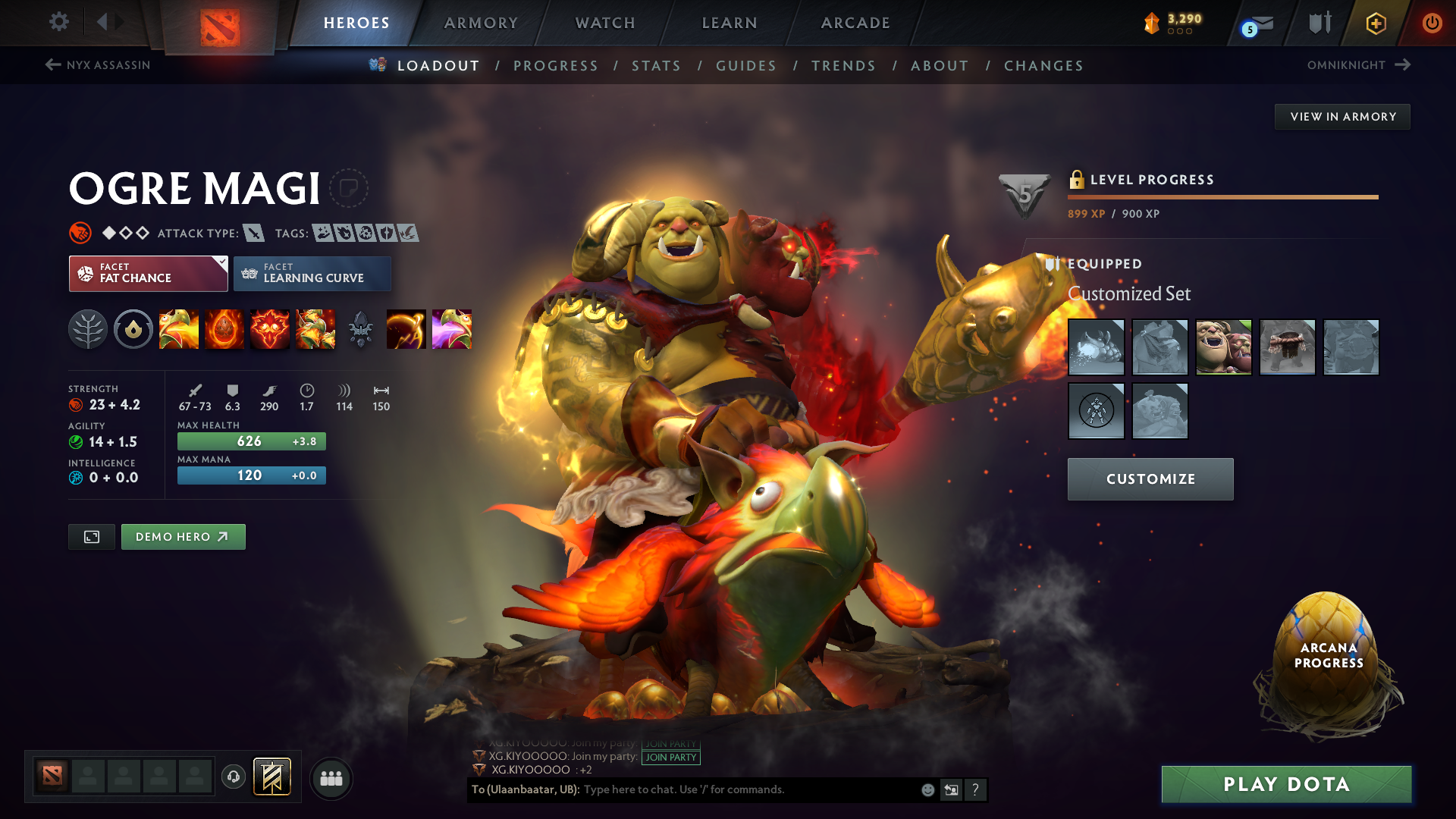This screenshot has width=1456, height=819.
Task: Click the Level Progress XP bar
Action: tap(1222, 198)
